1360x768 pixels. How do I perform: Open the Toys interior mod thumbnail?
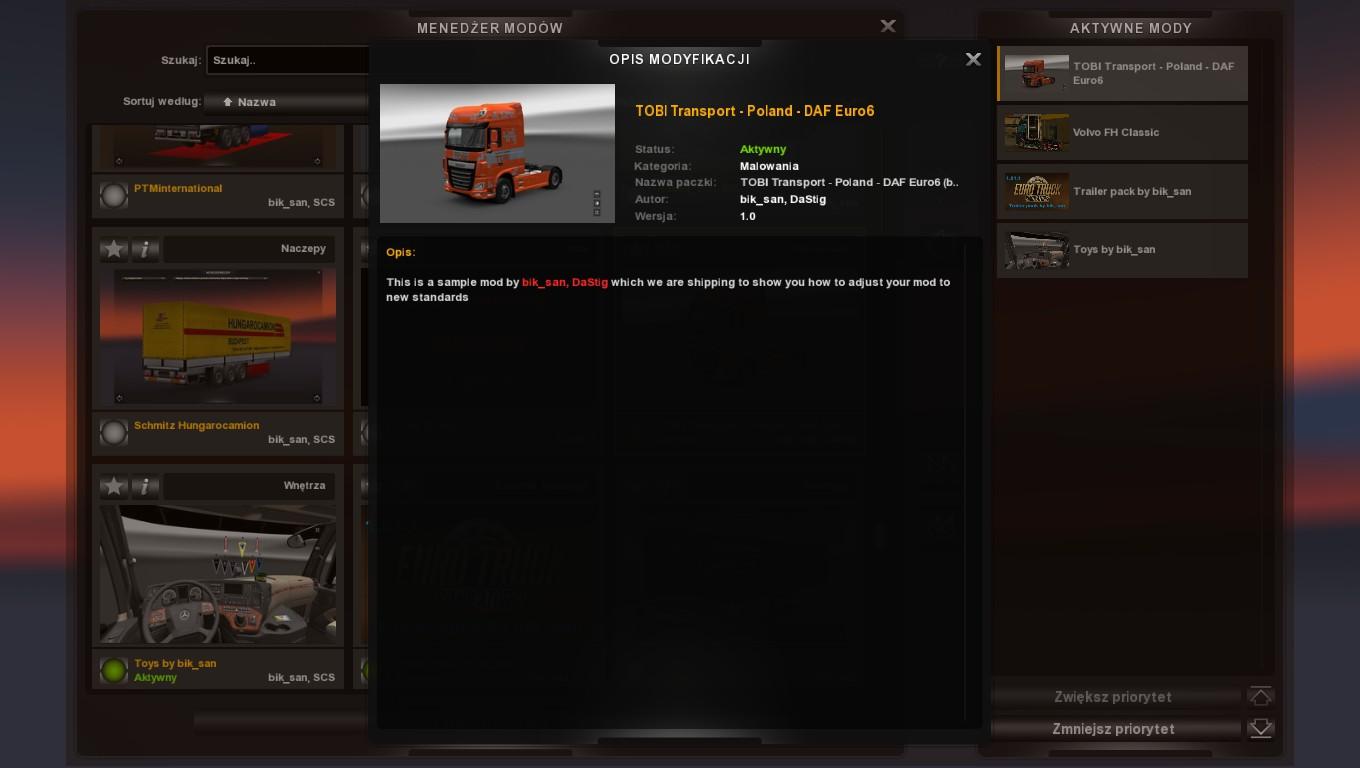pos(218,574)
